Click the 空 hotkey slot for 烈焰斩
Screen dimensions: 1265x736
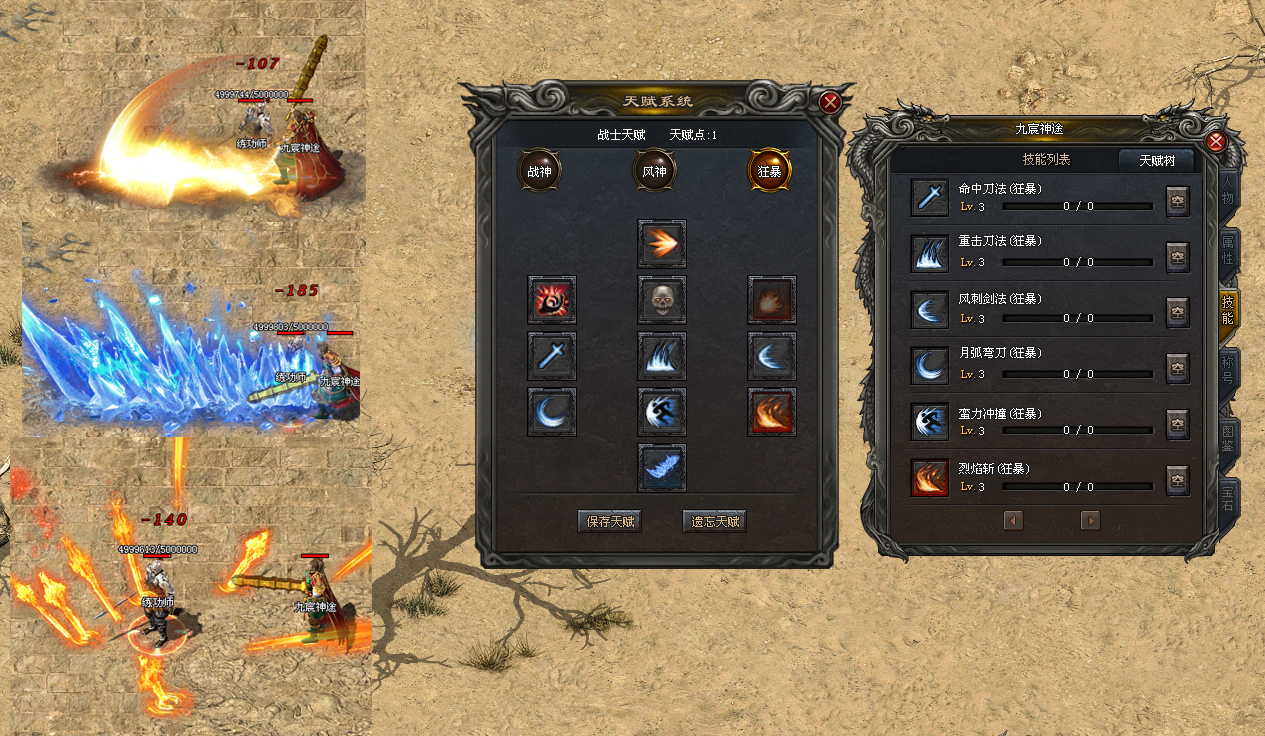pos(1178,480)
